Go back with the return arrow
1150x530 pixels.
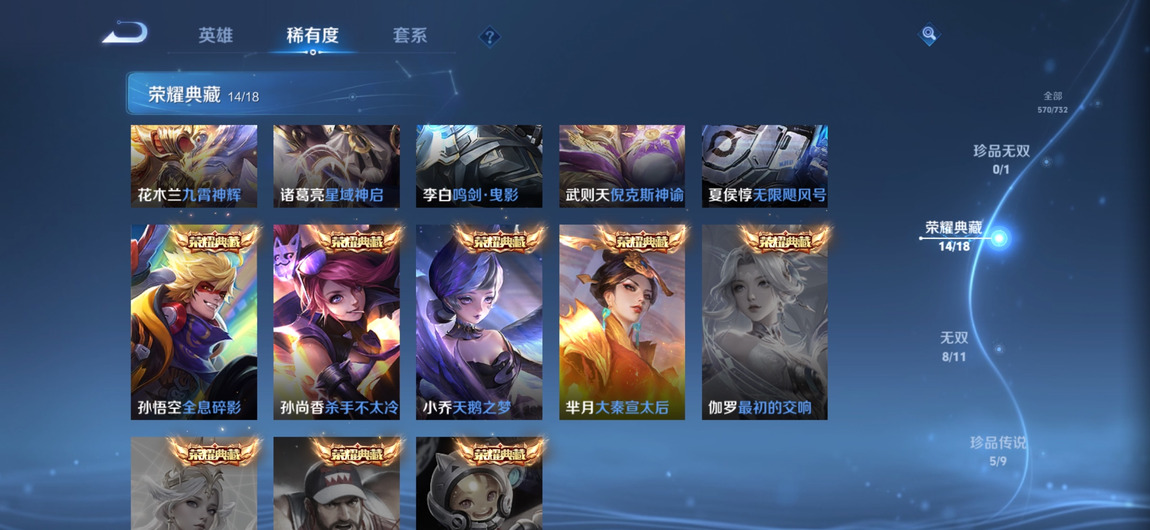coord(125,34)
